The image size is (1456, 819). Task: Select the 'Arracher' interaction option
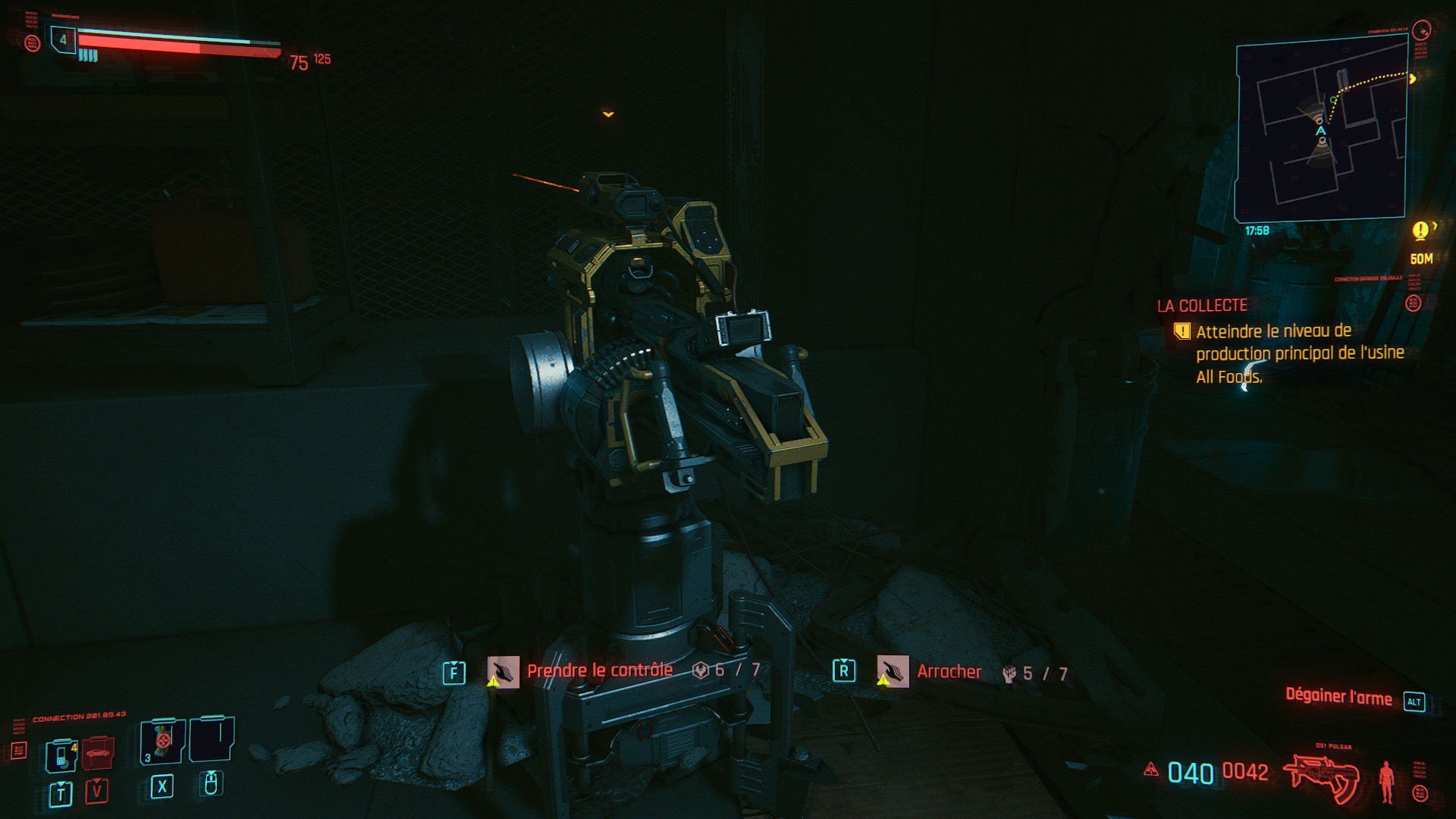click(948, 672)
